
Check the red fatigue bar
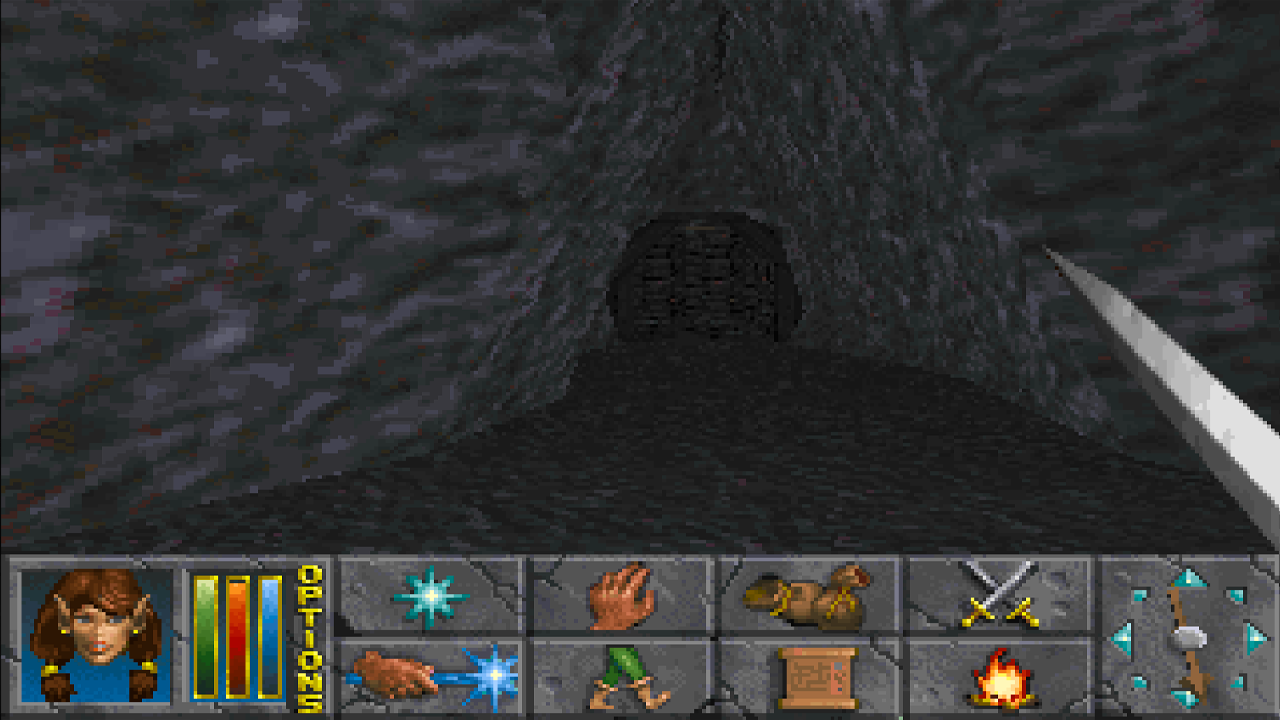click(x=237, y=640)
